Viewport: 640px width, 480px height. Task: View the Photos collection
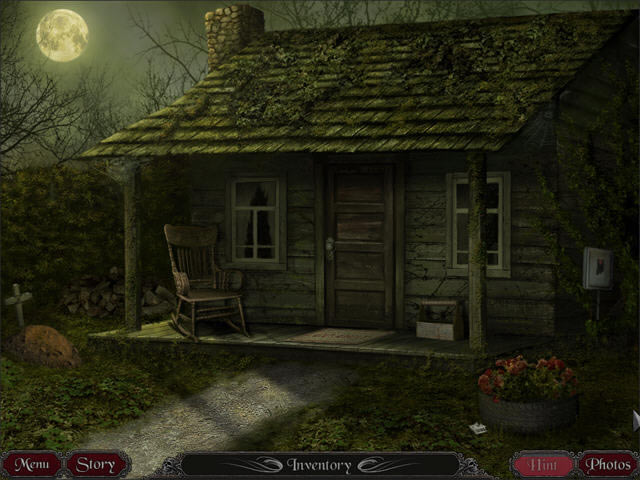tap(607, 464)
